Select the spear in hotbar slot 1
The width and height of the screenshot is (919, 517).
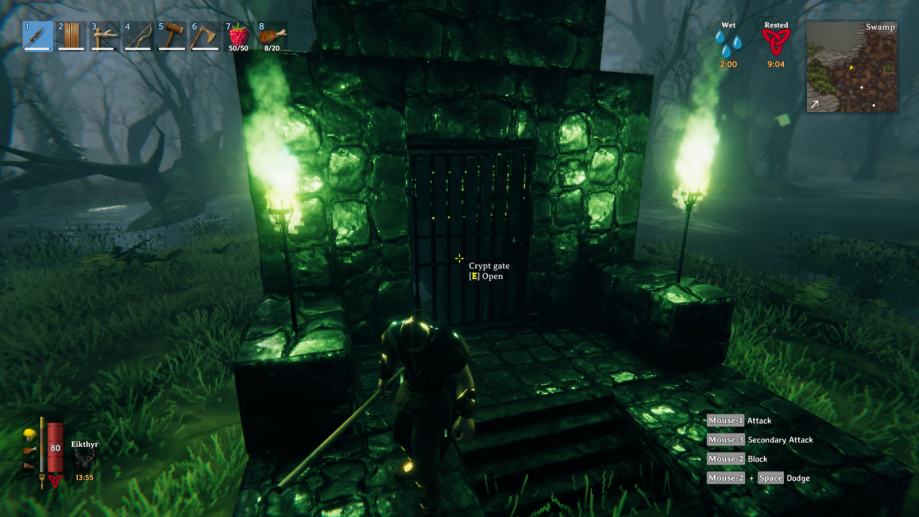38,36
